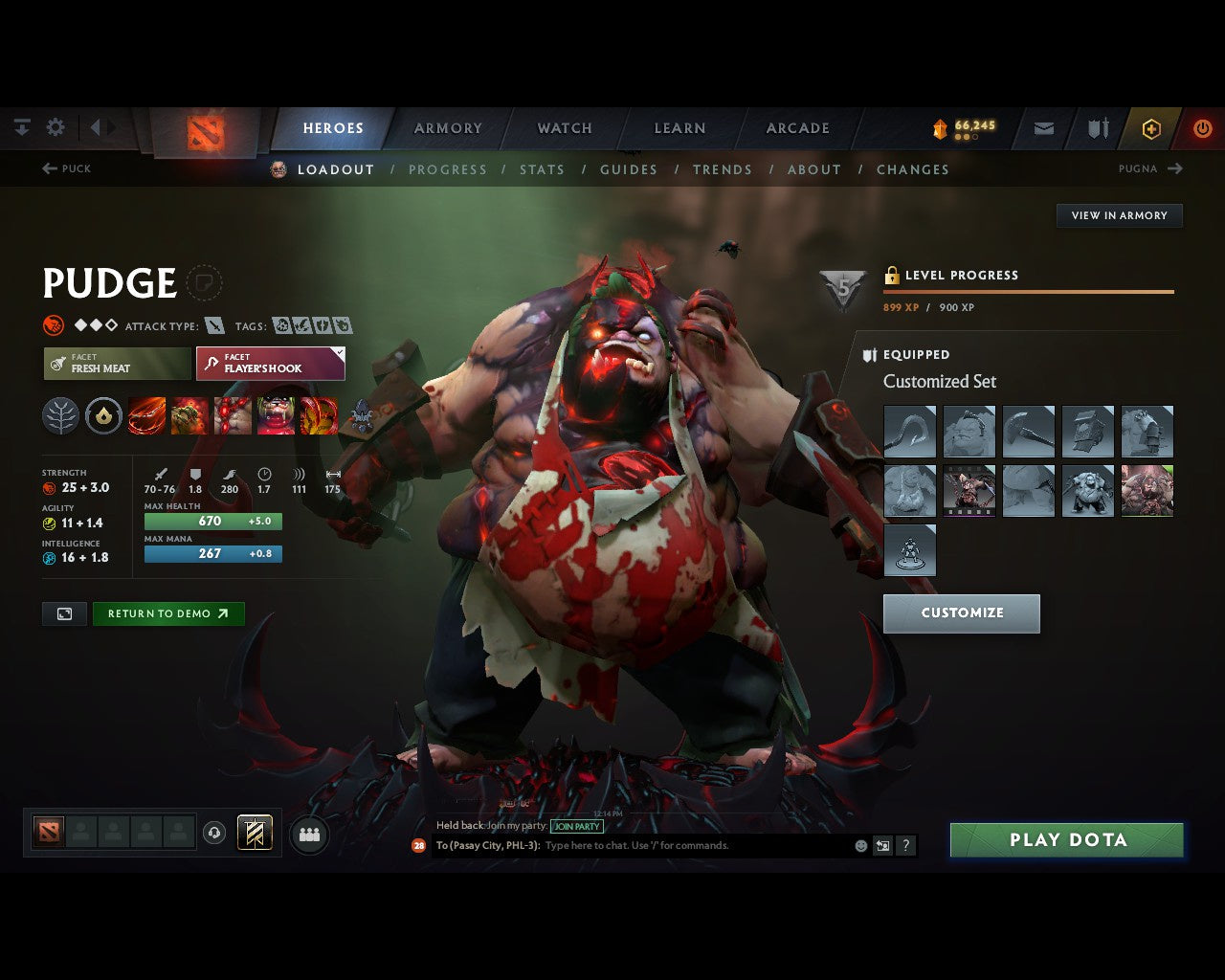Switch to the STATS tab

pyautogui.click(x=542, y=169)
